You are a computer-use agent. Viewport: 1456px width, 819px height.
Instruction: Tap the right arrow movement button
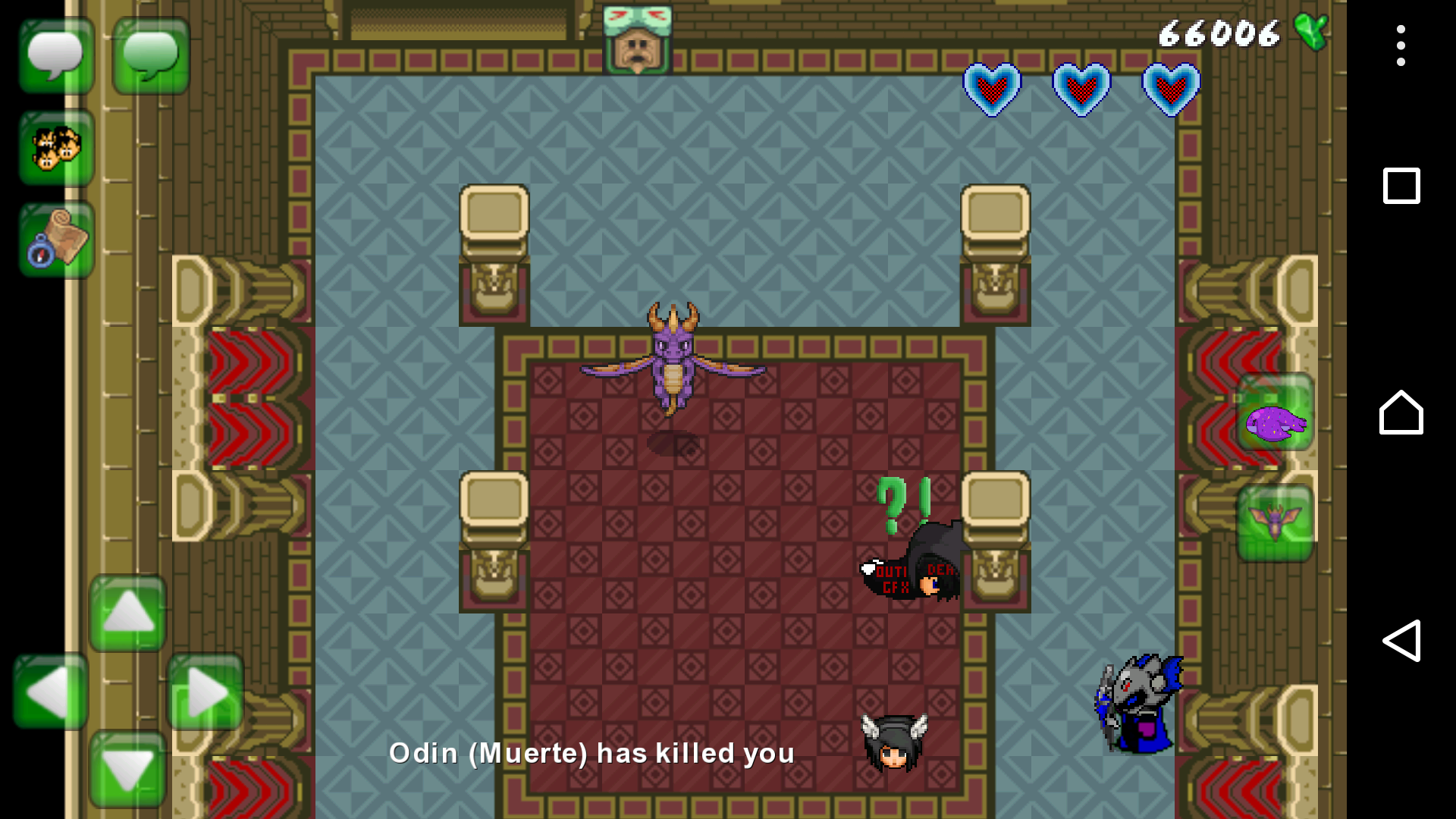coord(205,692)
